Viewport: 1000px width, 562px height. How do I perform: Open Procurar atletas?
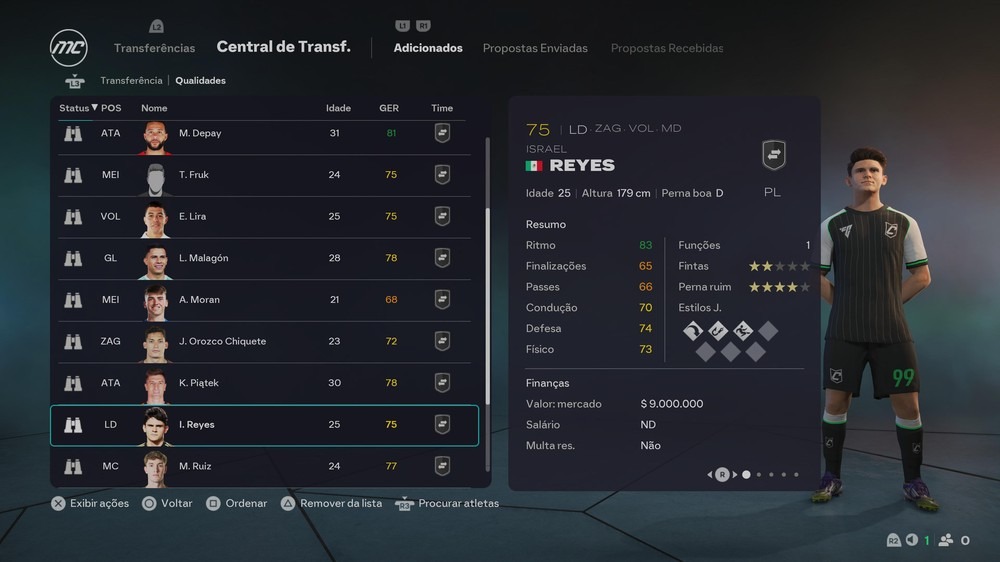coord(447,503)
